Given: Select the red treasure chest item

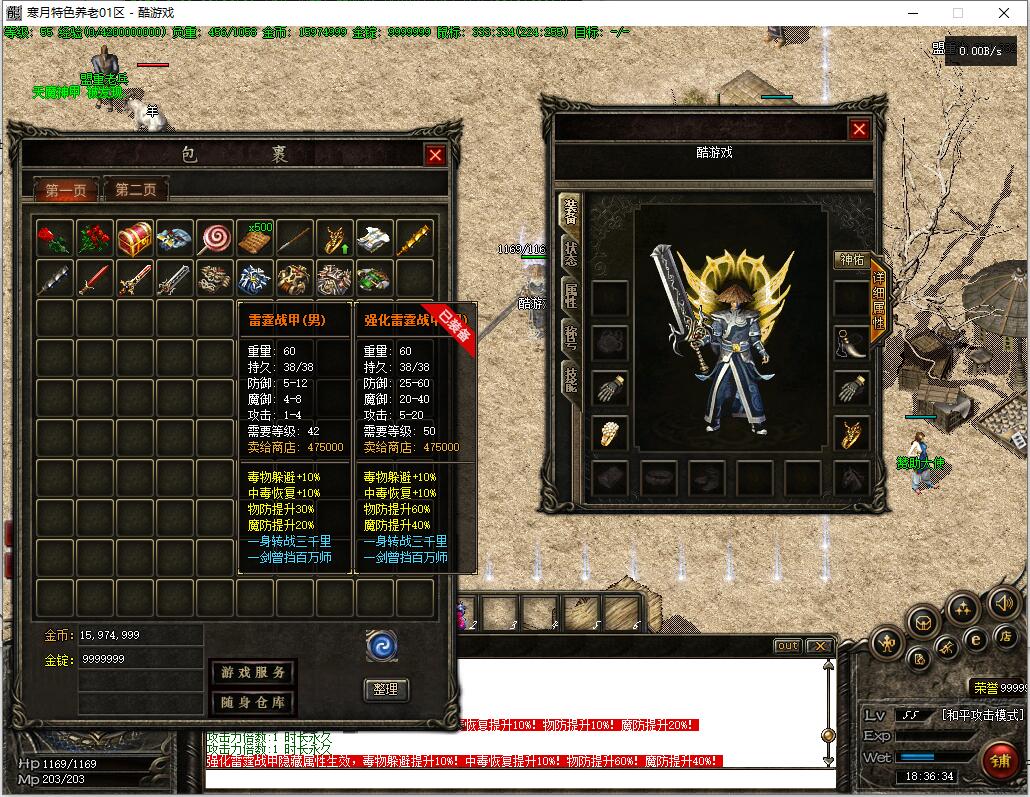Looking at the screenshot, I should pos(135,238).
